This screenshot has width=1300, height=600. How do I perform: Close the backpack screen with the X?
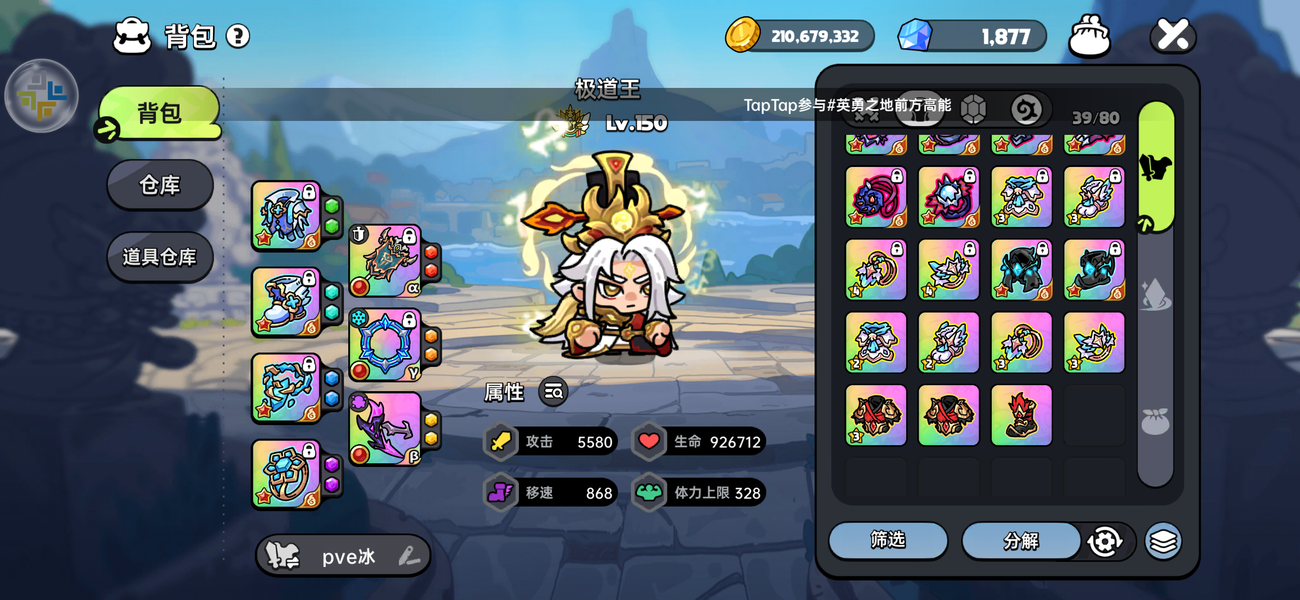1172,37
